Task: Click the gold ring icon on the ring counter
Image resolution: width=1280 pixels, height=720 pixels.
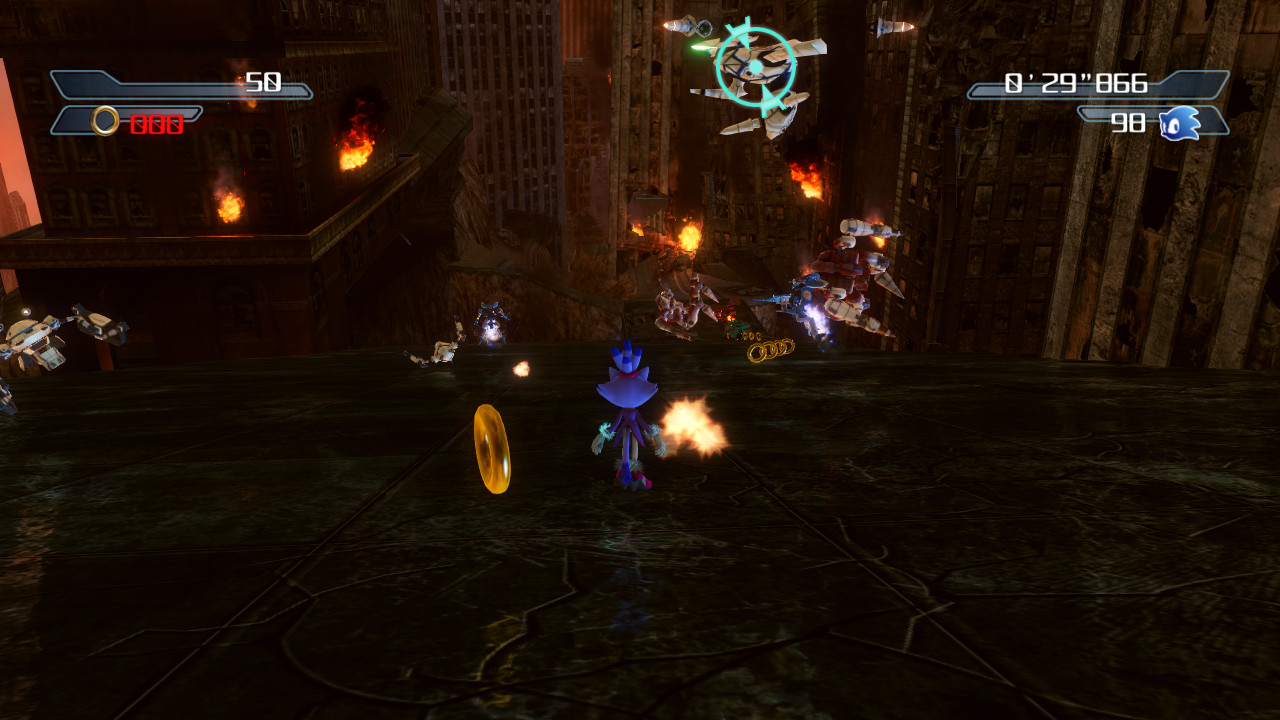Action: (103, 119)
